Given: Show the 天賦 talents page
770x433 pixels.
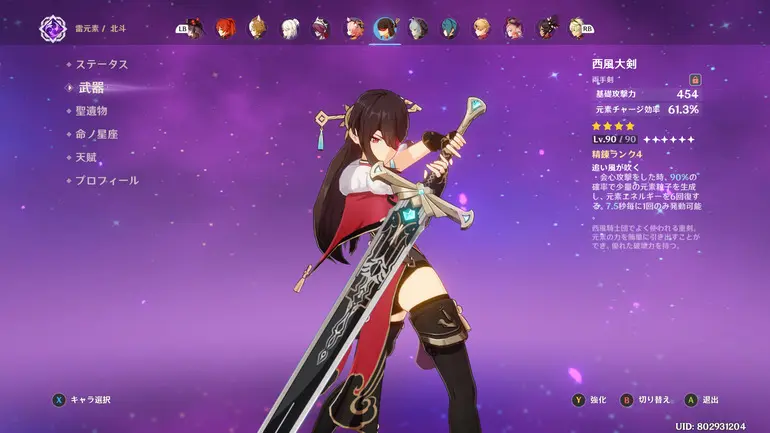Looking at the screenshot, I should [86, 157].
